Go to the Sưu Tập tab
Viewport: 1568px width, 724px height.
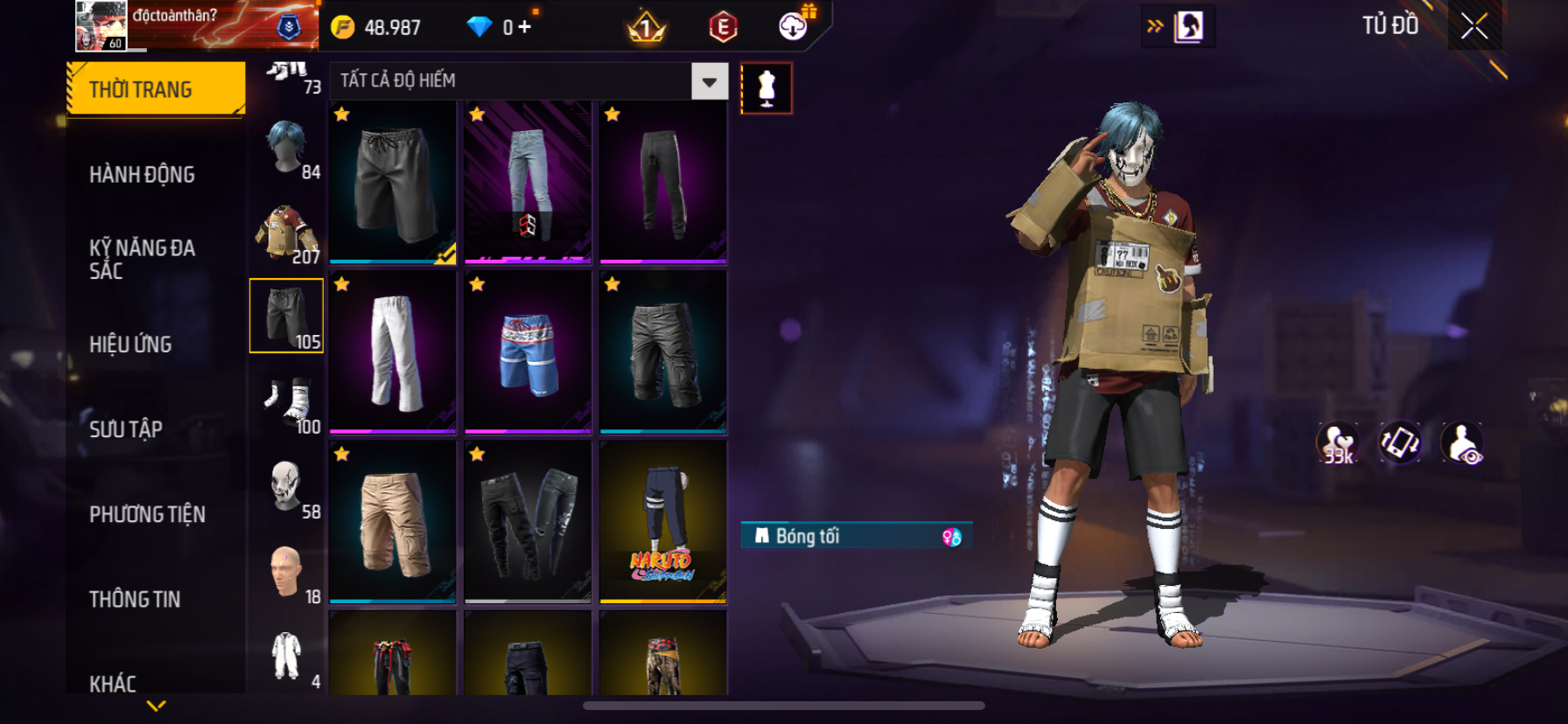(x=126, y=428)
